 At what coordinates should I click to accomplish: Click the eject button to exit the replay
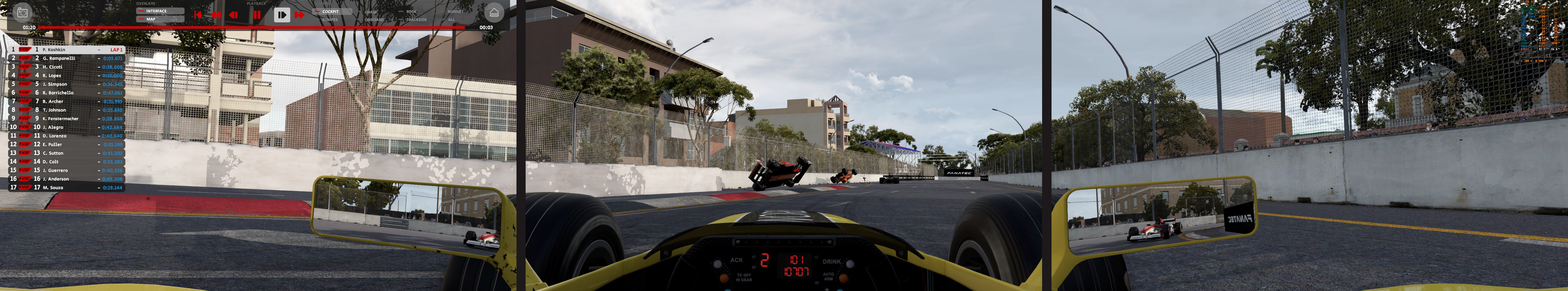(494, 13)
